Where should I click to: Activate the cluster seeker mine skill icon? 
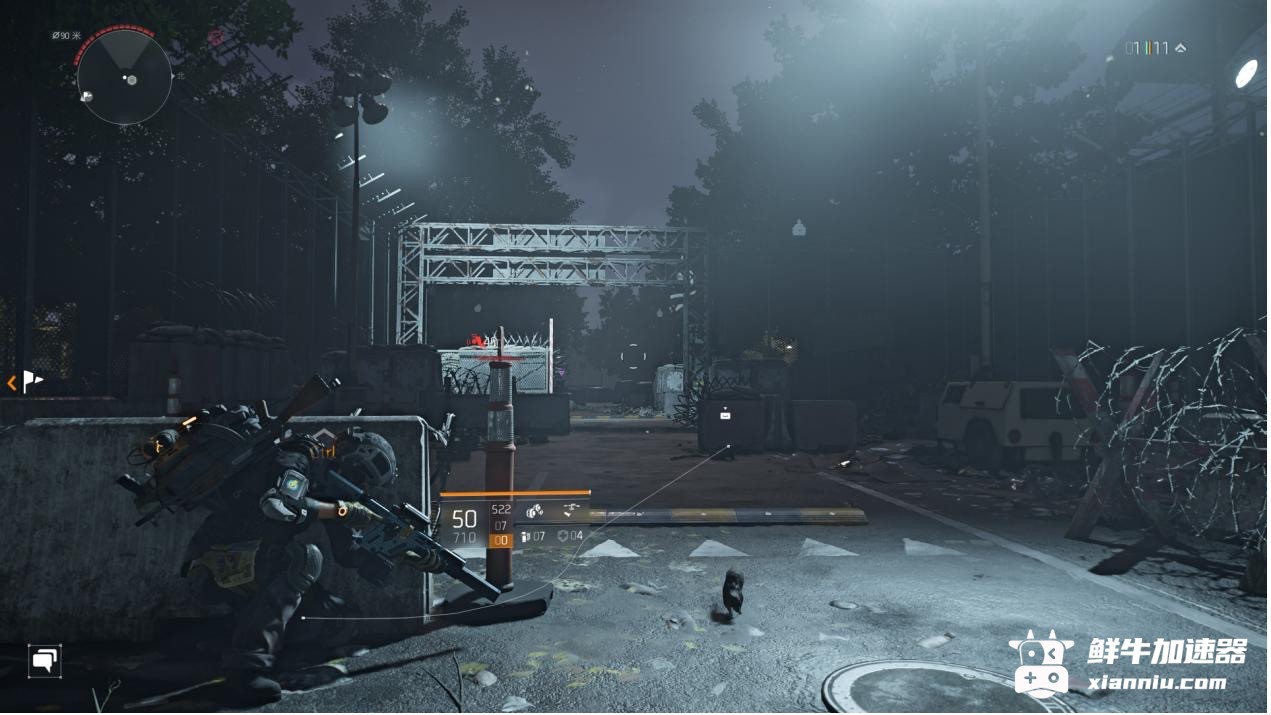click(535, 512)
